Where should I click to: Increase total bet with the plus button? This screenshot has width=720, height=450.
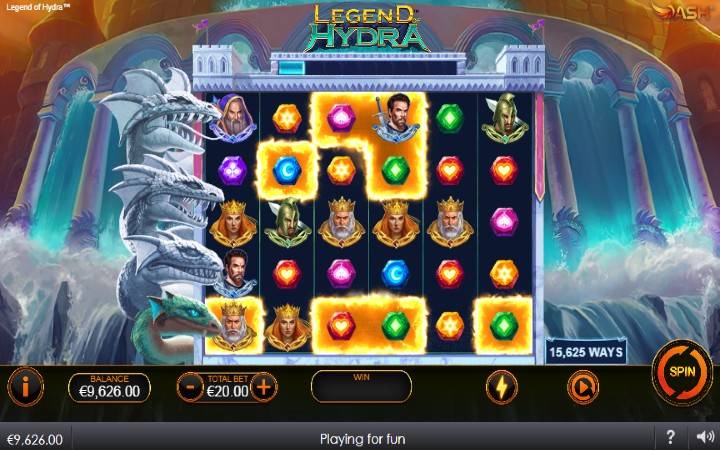tap(263, 386)
